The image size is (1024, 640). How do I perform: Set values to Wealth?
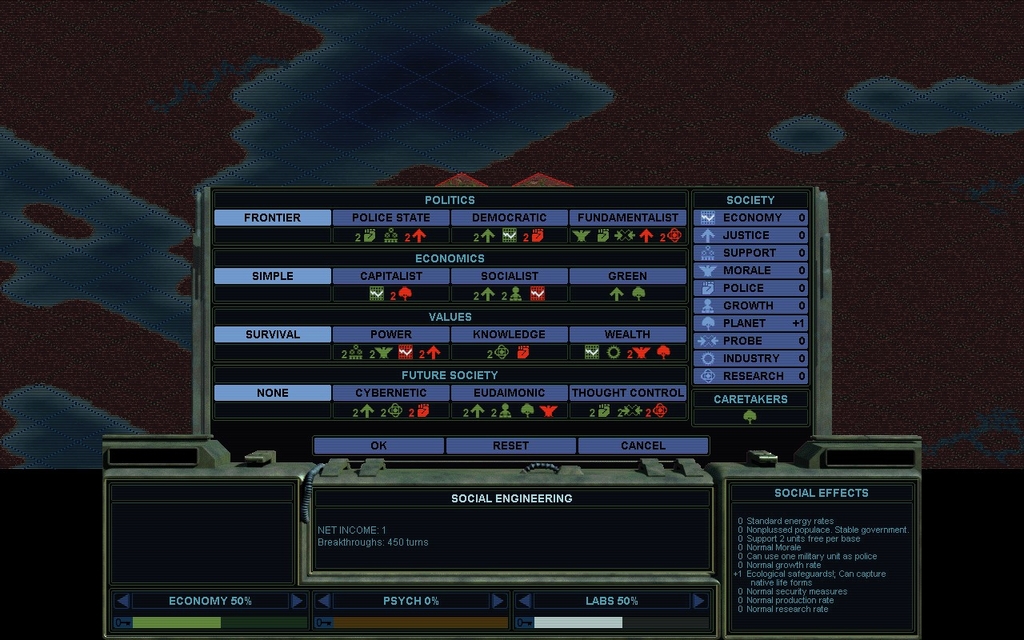click(627, 334)
